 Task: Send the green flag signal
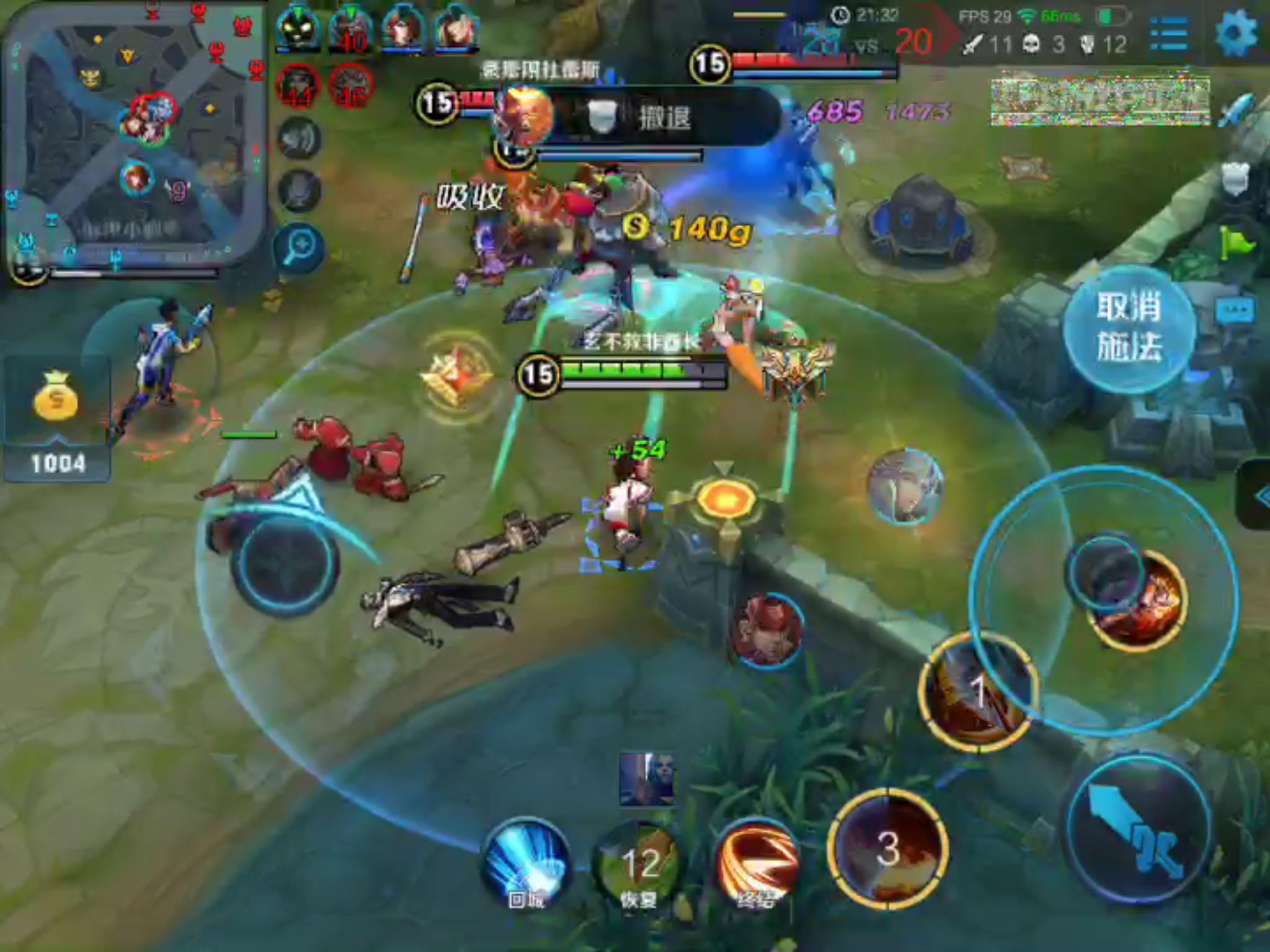pyautogui.click(x=1235, y=243)
